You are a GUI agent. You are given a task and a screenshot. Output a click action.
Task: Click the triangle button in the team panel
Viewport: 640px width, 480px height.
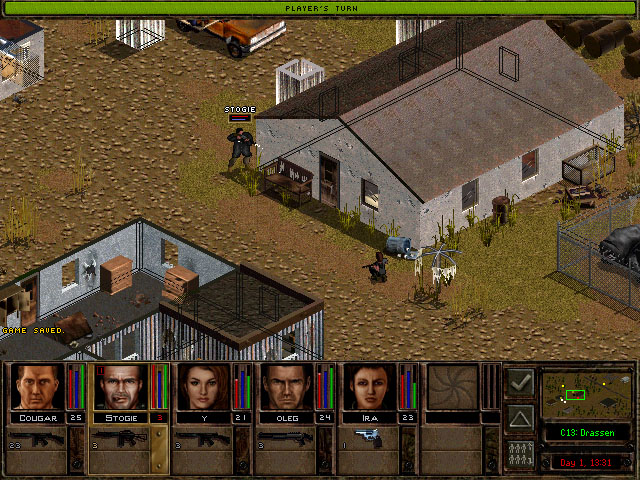[x=520, y=418]
